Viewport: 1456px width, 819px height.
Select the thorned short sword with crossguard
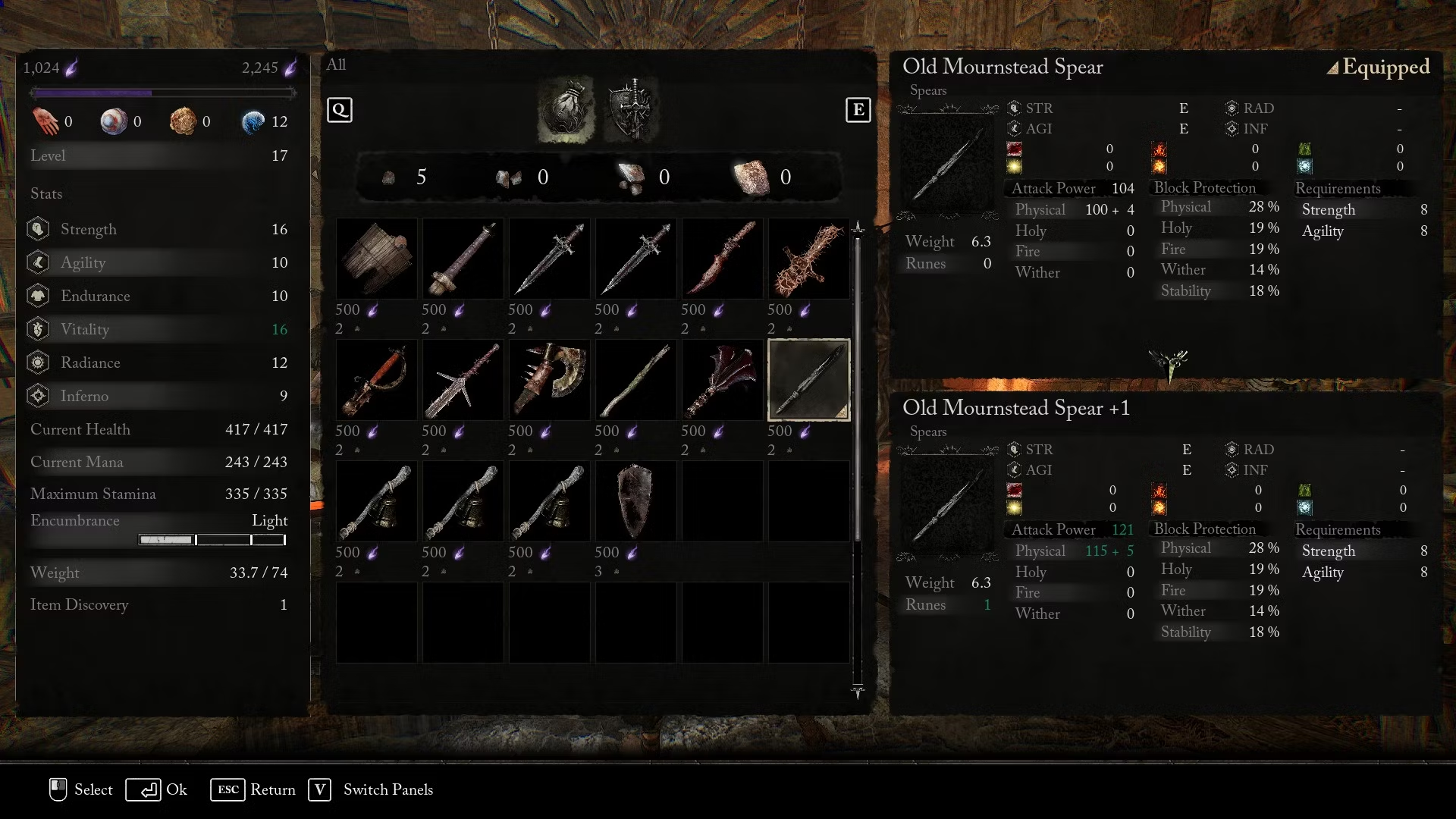[x=463, y=380]
